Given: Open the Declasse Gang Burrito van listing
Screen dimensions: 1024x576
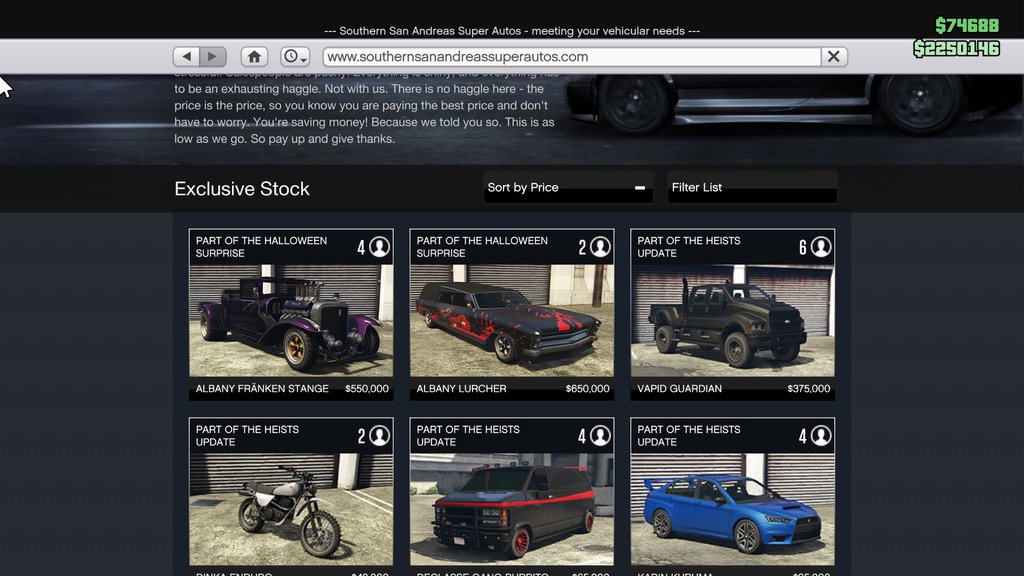Looking at the screenshot, I should [x=512, y=500].
